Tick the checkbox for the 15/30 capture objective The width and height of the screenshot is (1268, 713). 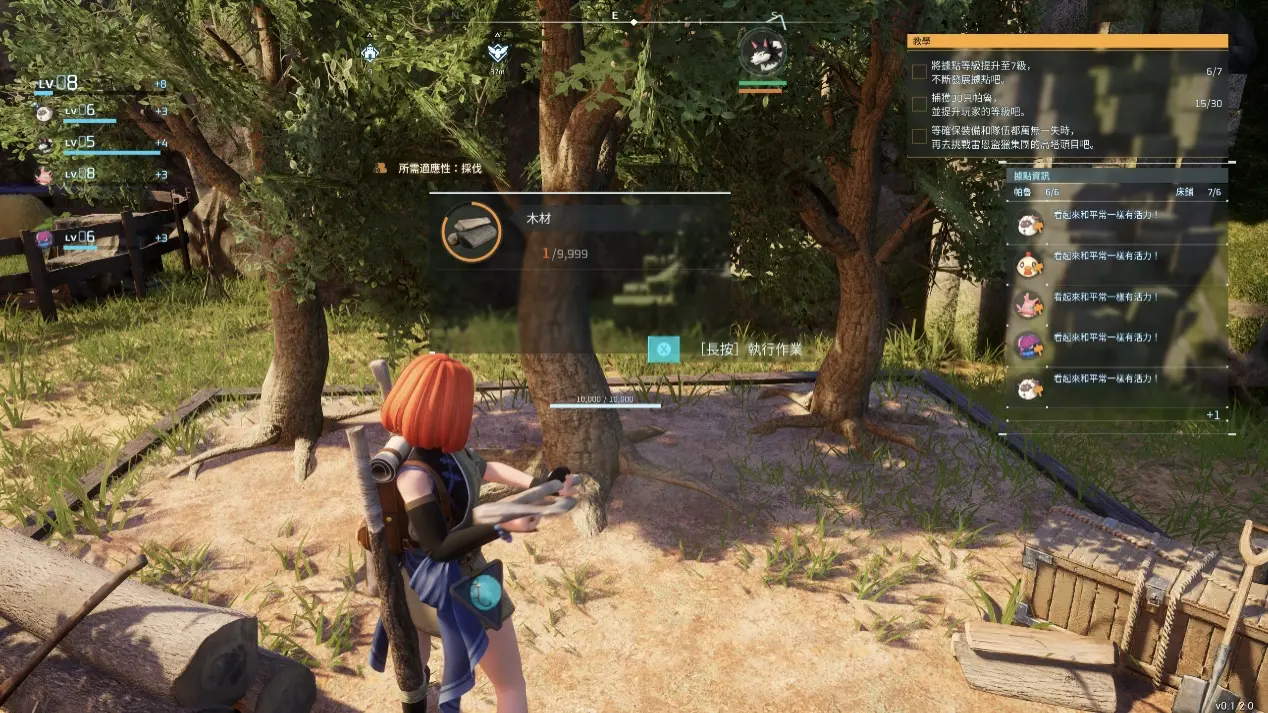[919, 104]
